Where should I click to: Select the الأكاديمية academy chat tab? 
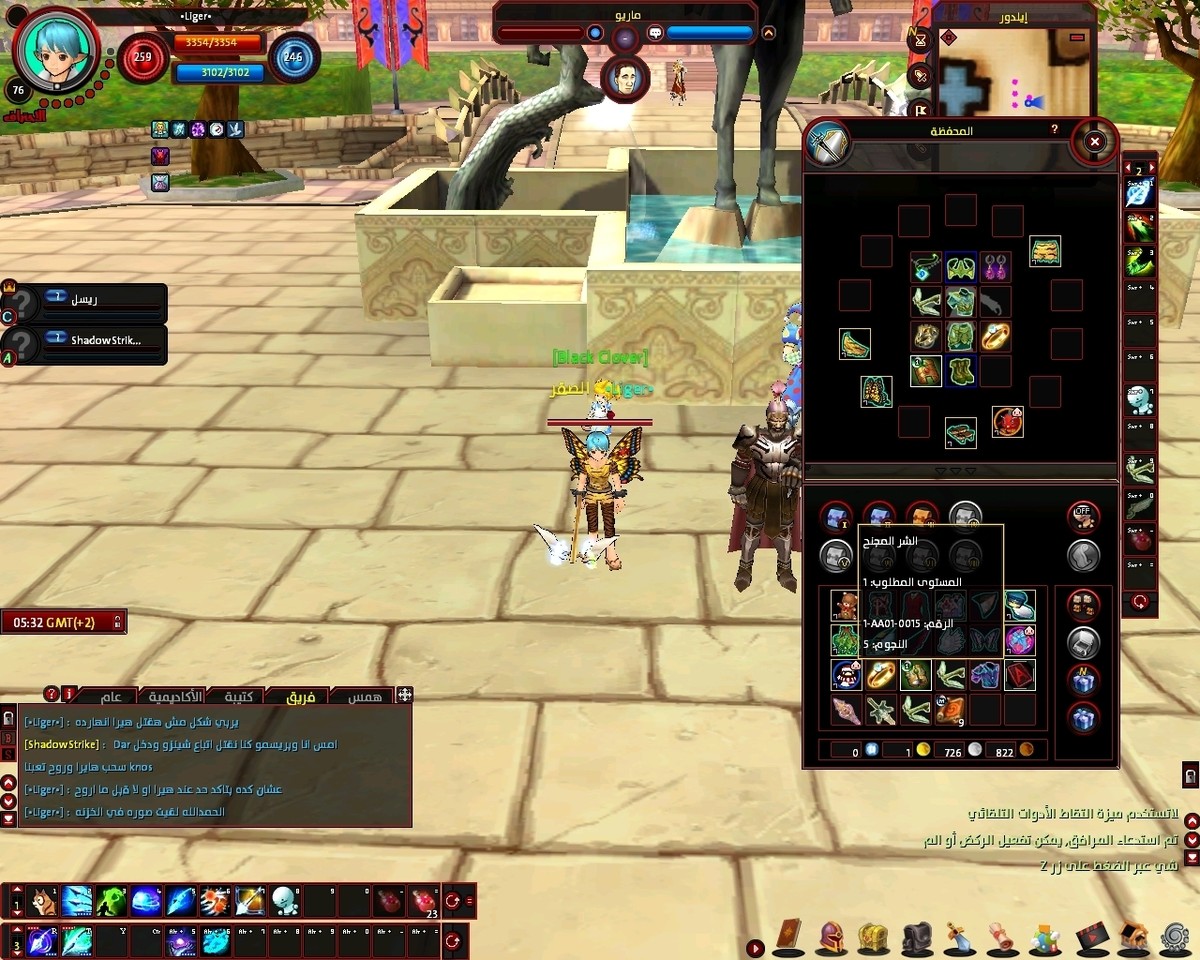[x=176, y=696]
